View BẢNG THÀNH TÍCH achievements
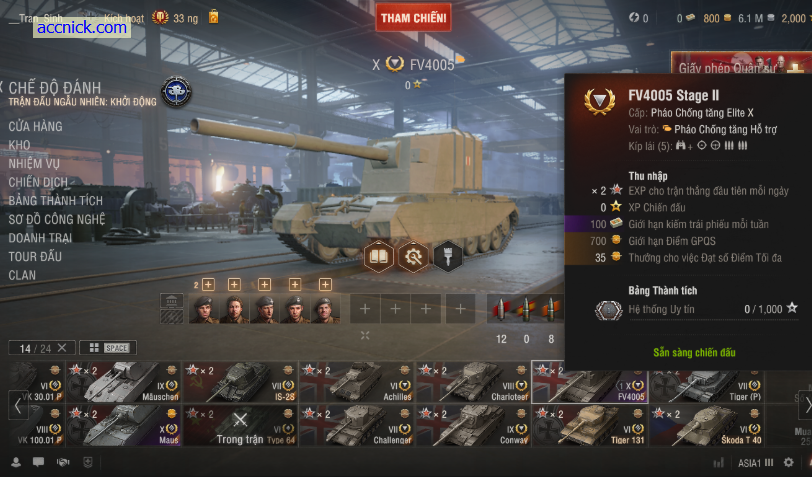The image size is (812, 477). tap(56, 201)
